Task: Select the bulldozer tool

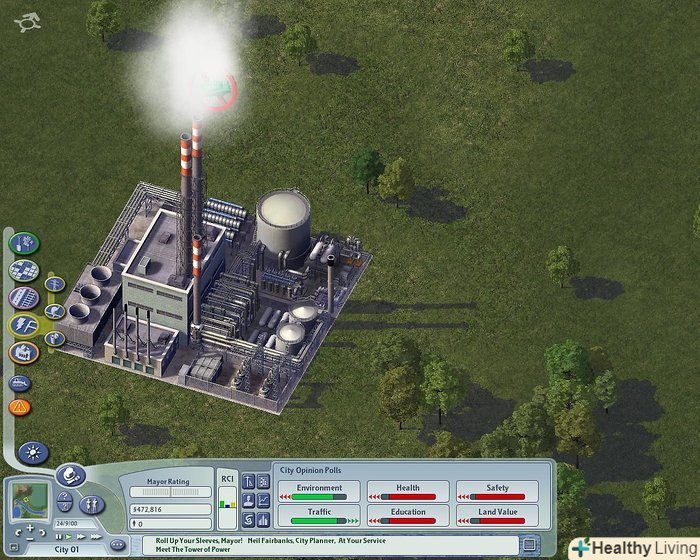Action: (20, 382)
